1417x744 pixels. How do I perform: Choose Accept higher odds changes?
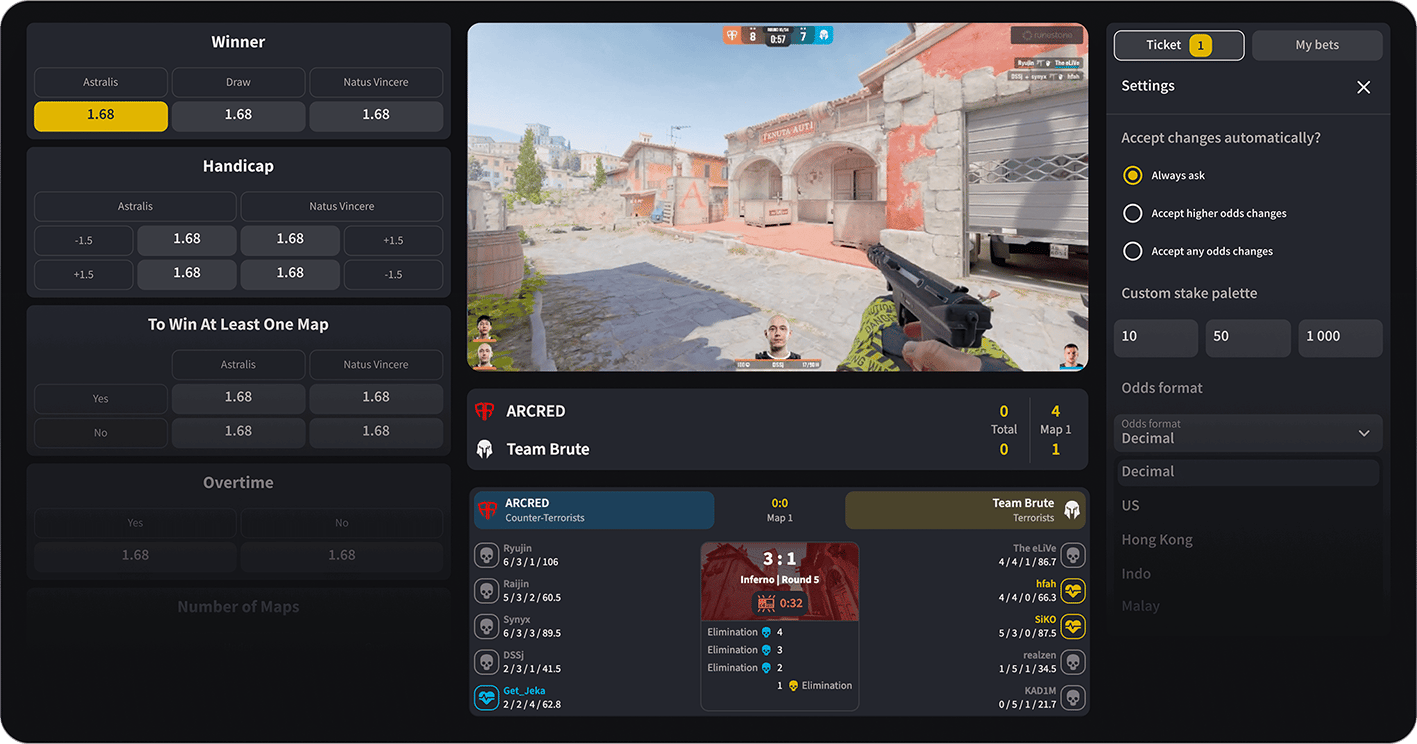pos(1133,213)
